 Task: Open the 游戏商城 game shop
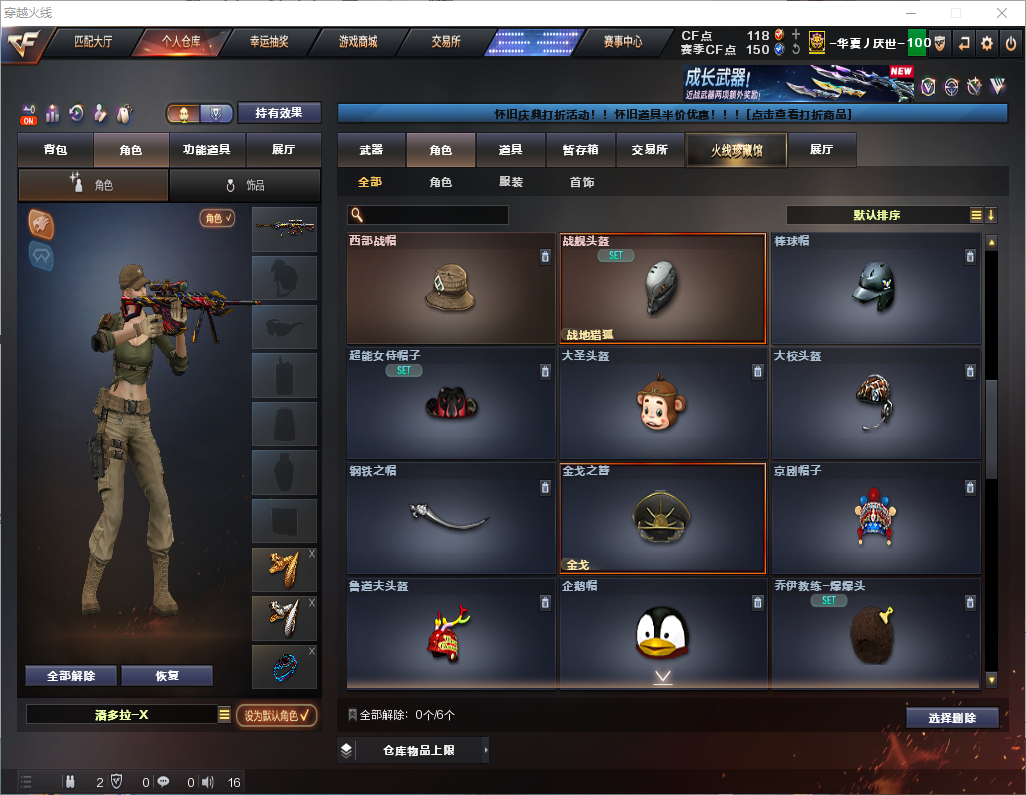click(357, 42)
